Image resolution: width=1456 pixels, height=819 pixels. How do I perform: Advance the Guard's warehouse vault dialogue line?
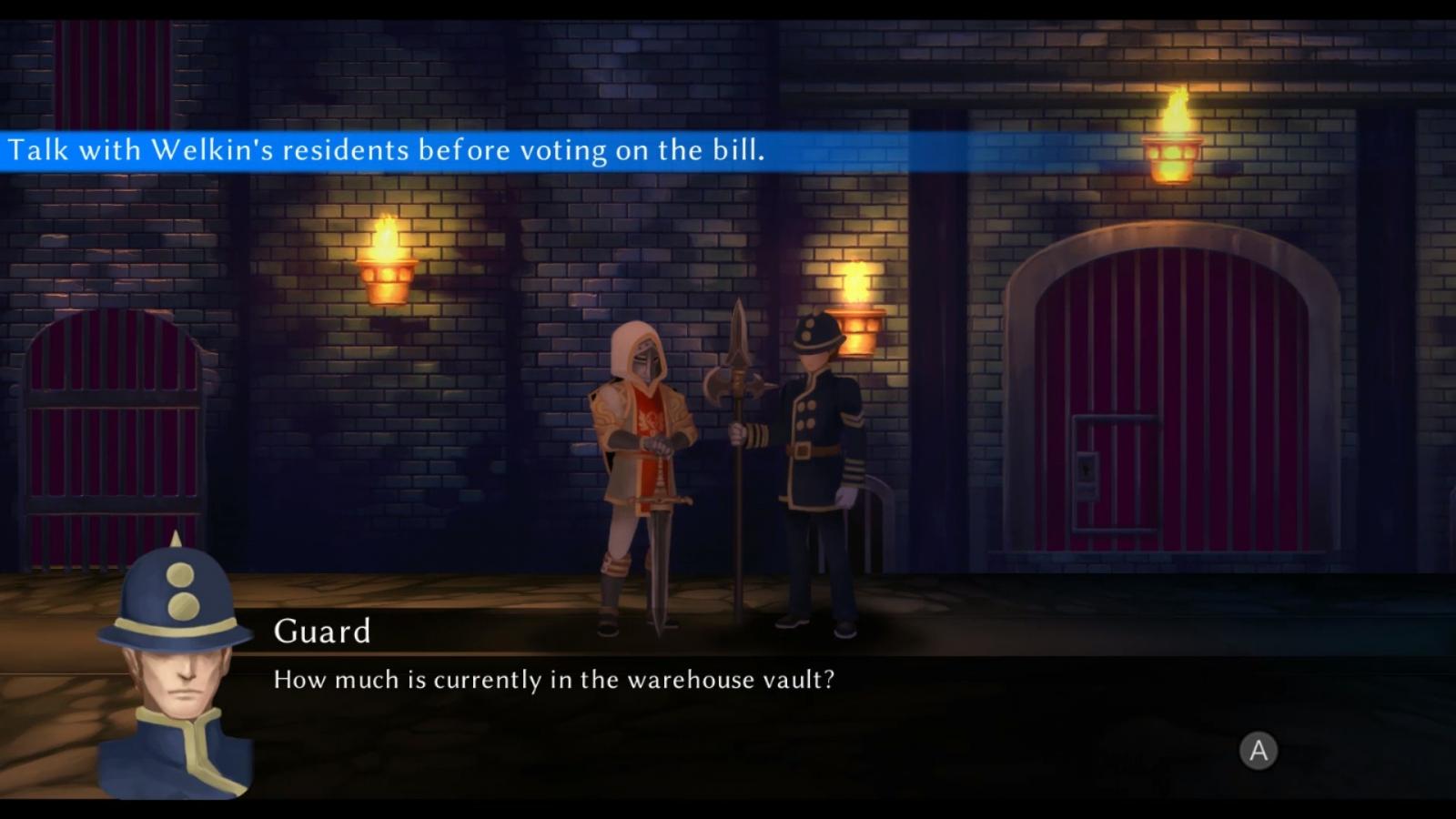click(1259, 751)
